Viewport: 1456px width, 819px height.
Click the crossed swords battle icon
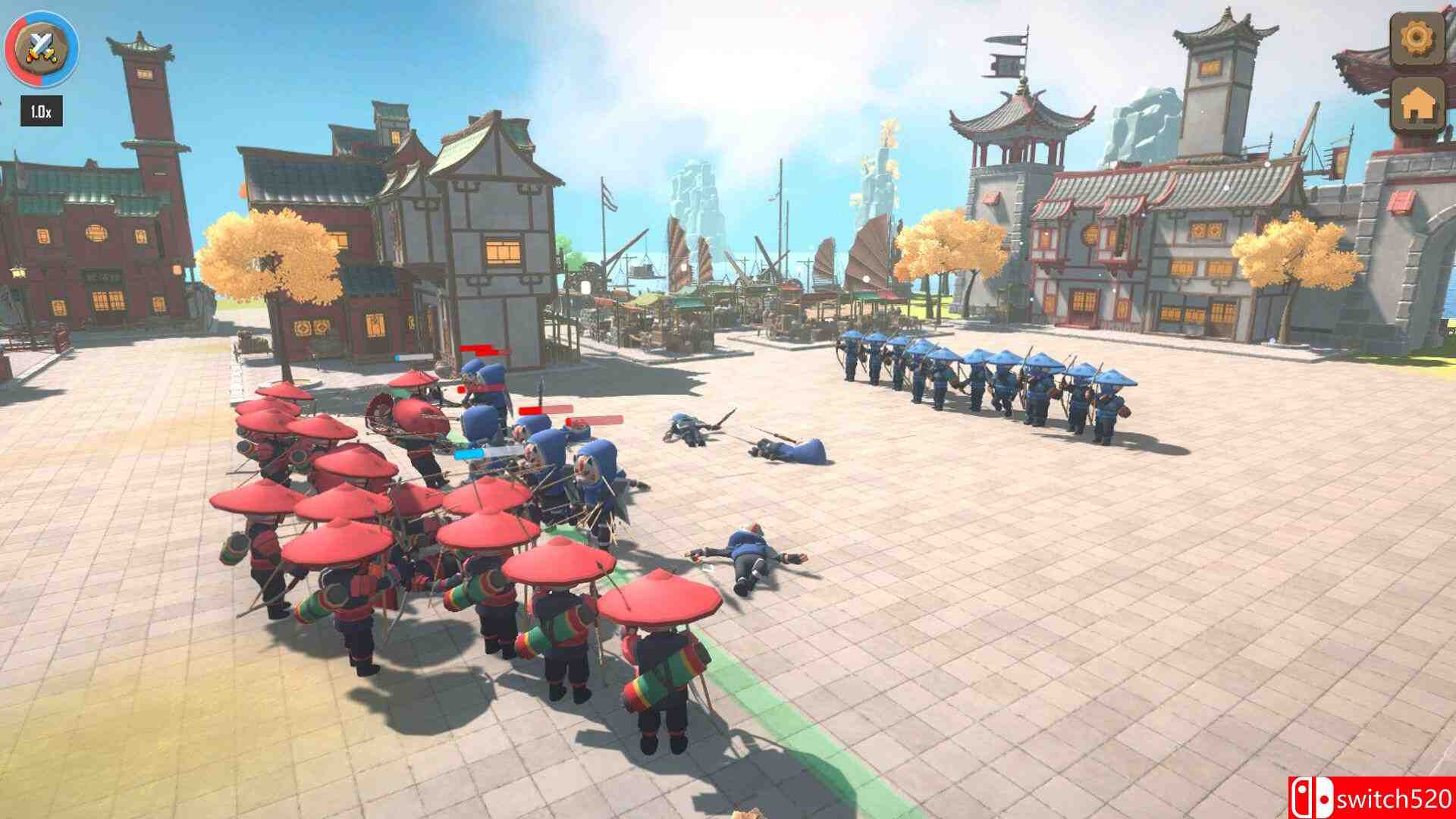(x=42, y=48)
